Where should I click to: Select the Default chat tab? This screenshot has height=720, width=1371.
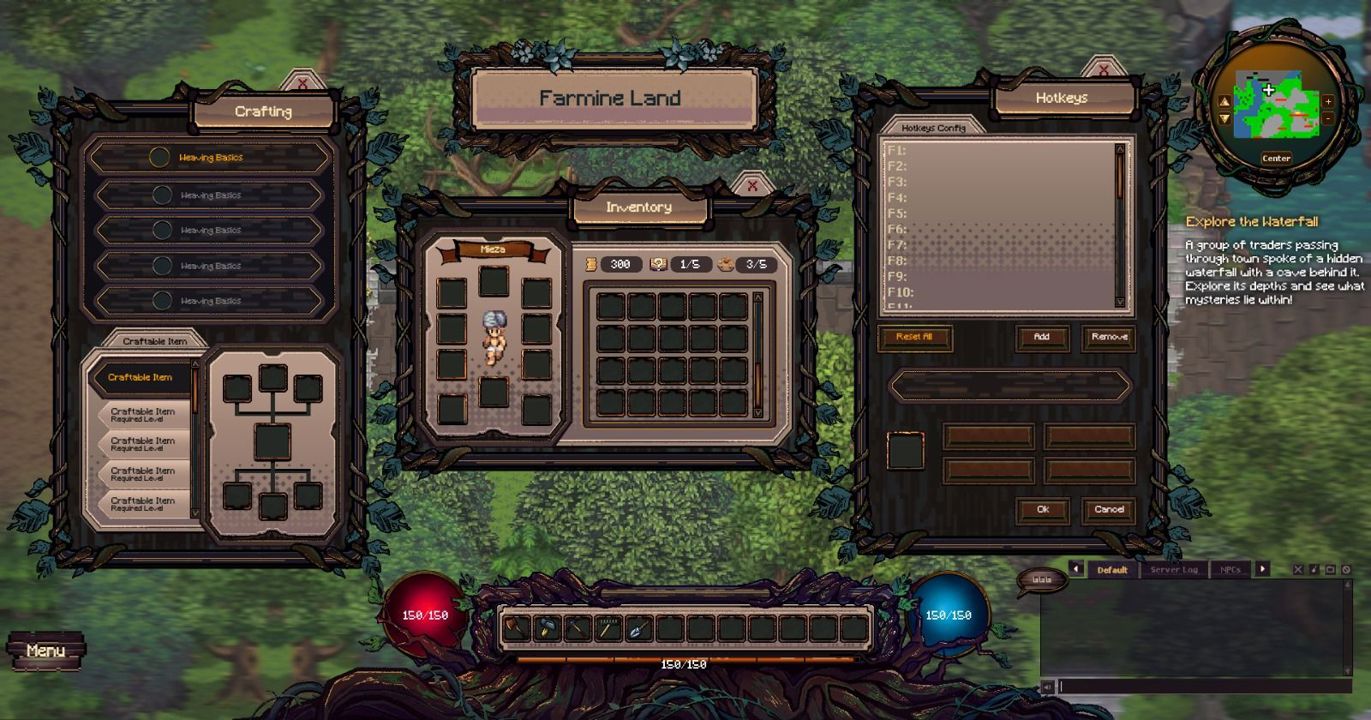pos(1112,569)
